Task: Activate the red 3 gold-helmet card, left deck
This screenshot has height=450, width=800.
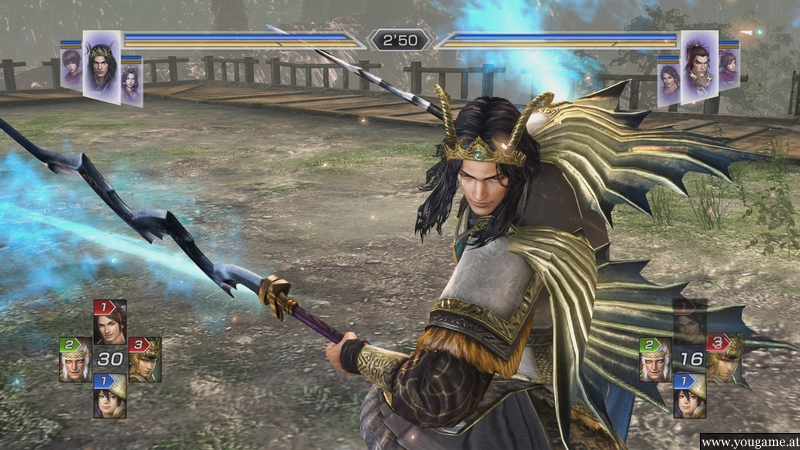Action: click(145, 359)
